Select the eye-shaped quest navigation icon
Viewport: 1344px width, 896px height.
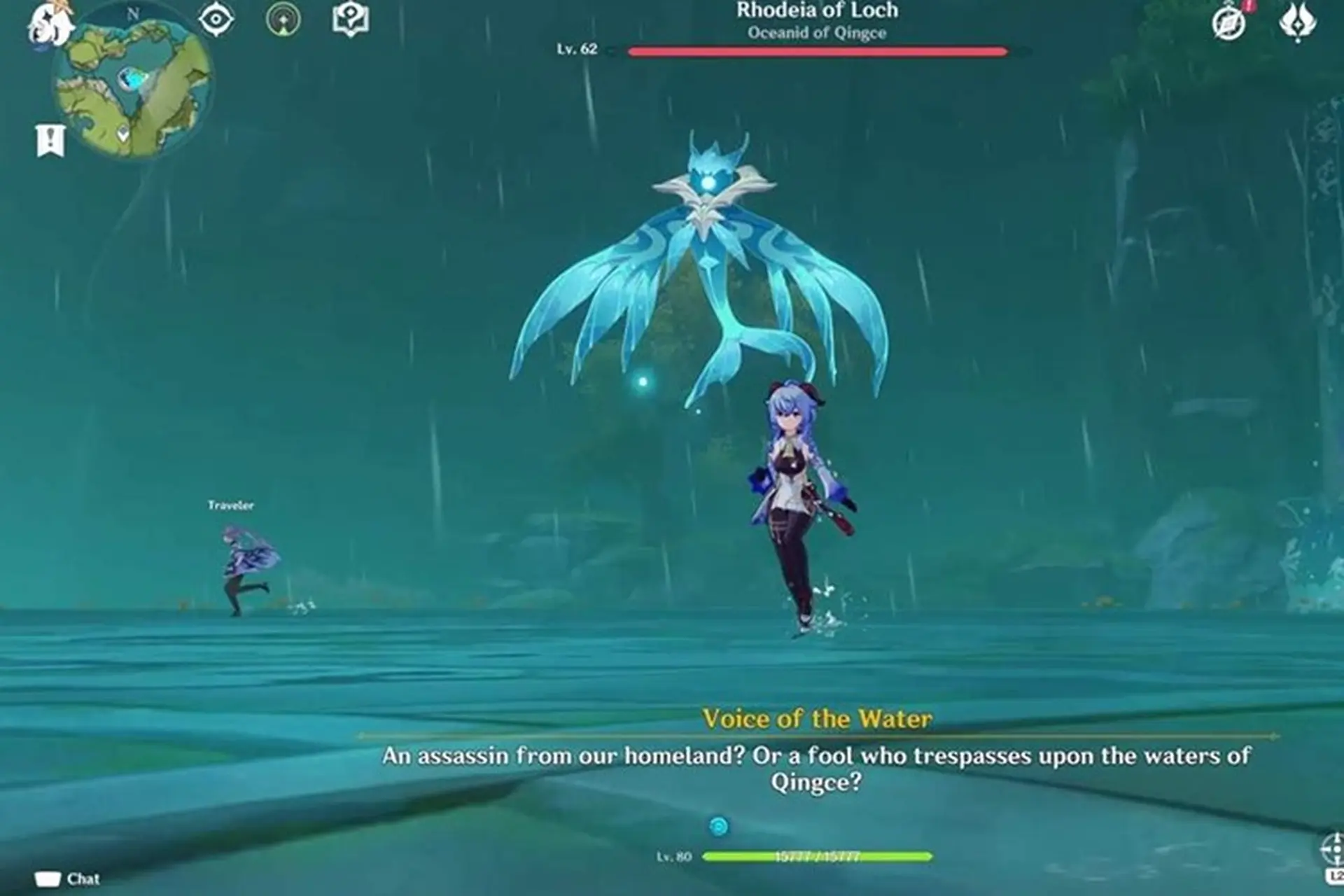[217, 20]
